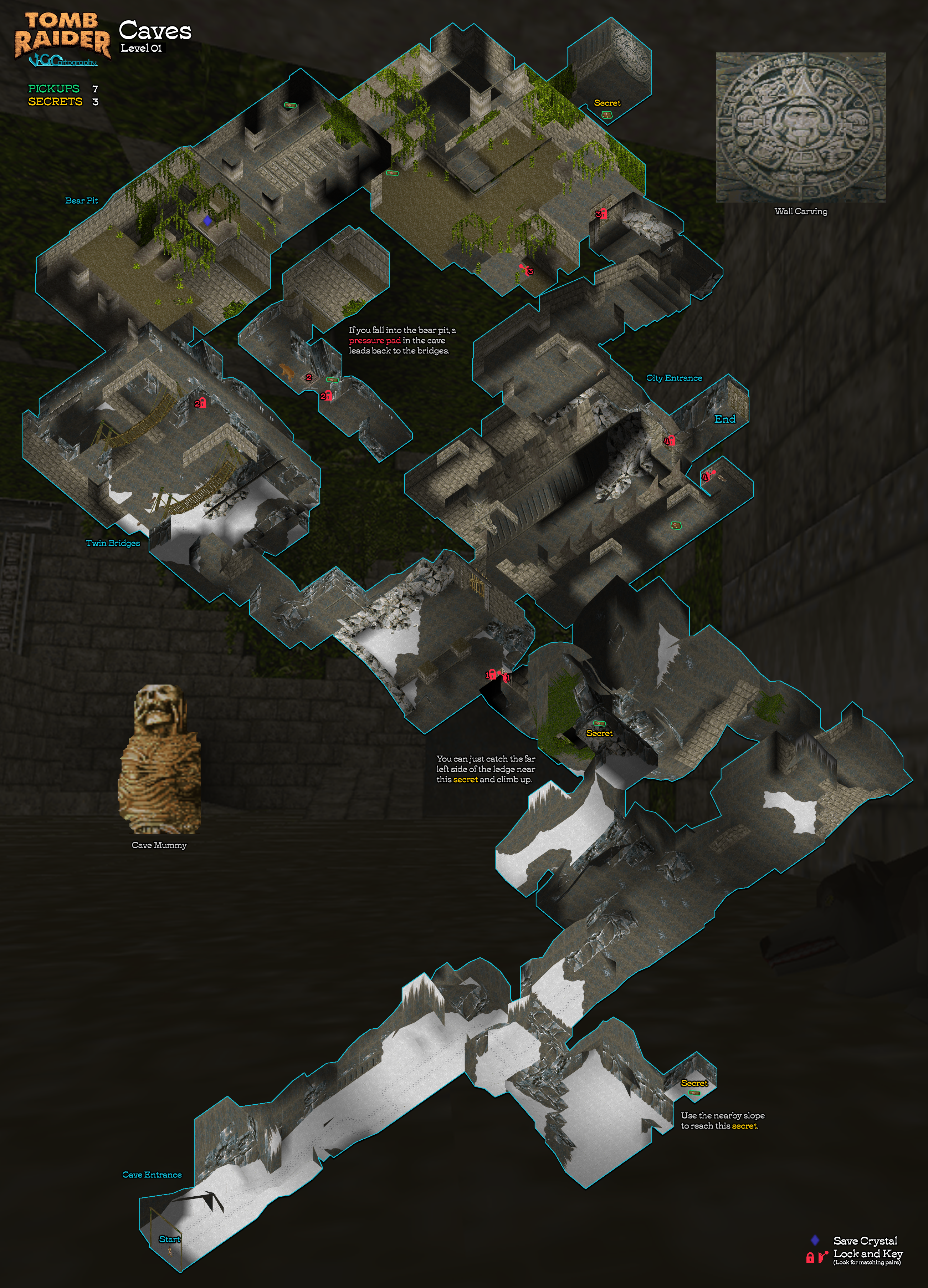Click the Cave Entrance label

[x=152, y=1175]
